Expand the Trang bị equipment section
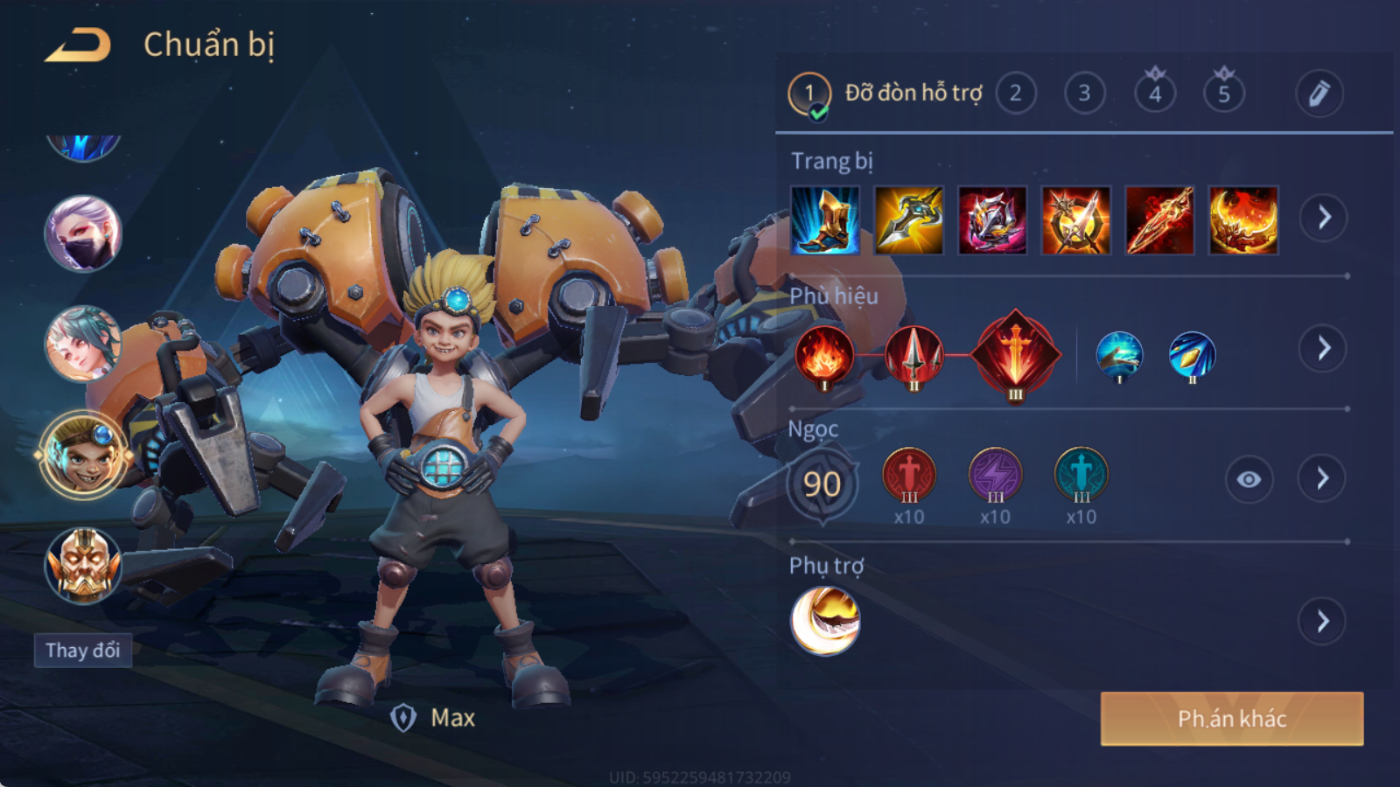 pyautogui.click(x=1323, y=217)
